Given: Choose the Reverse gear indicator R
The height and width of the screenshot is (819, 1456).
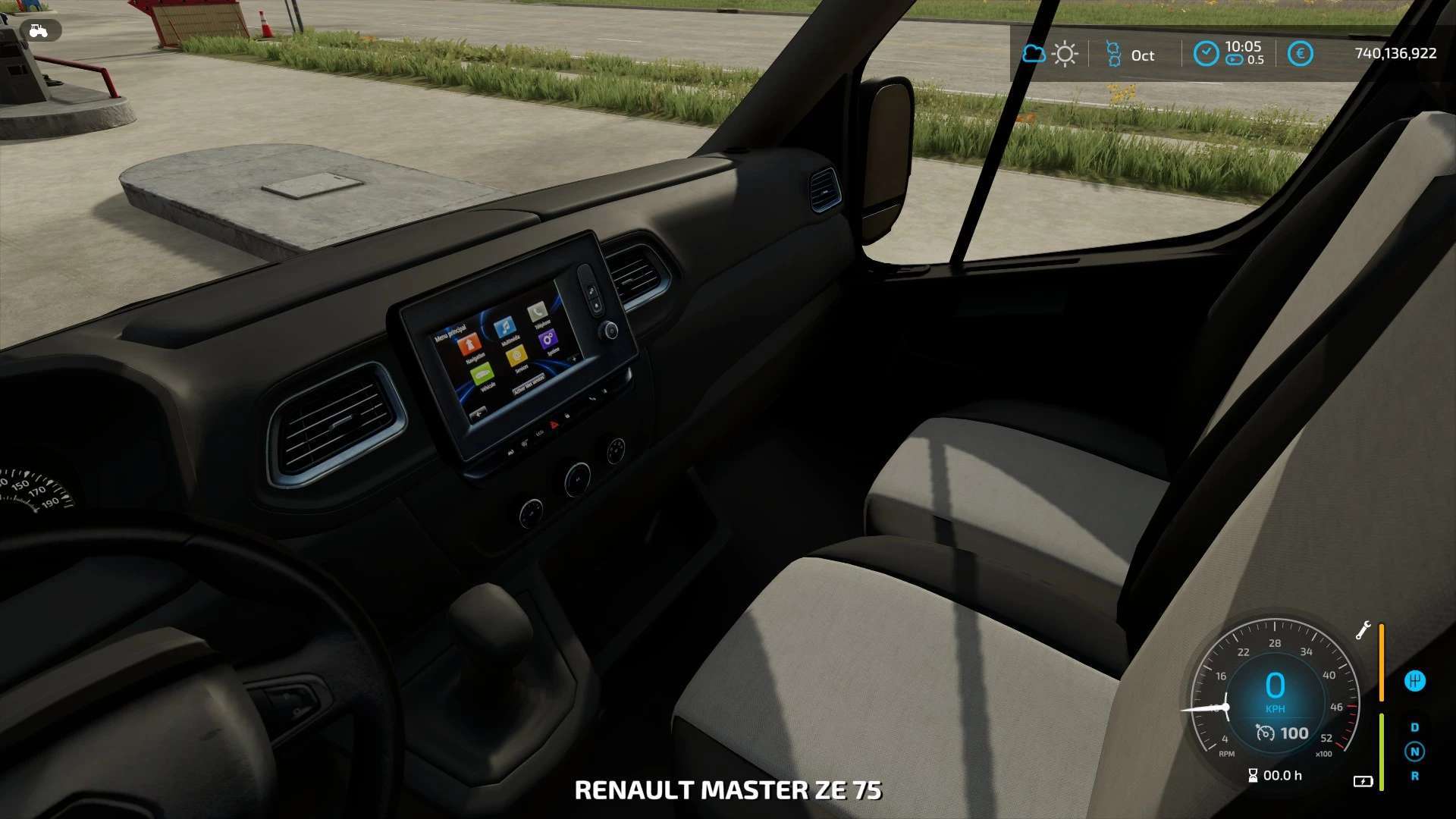Looking at the screenshot, I should [1414, 776].
